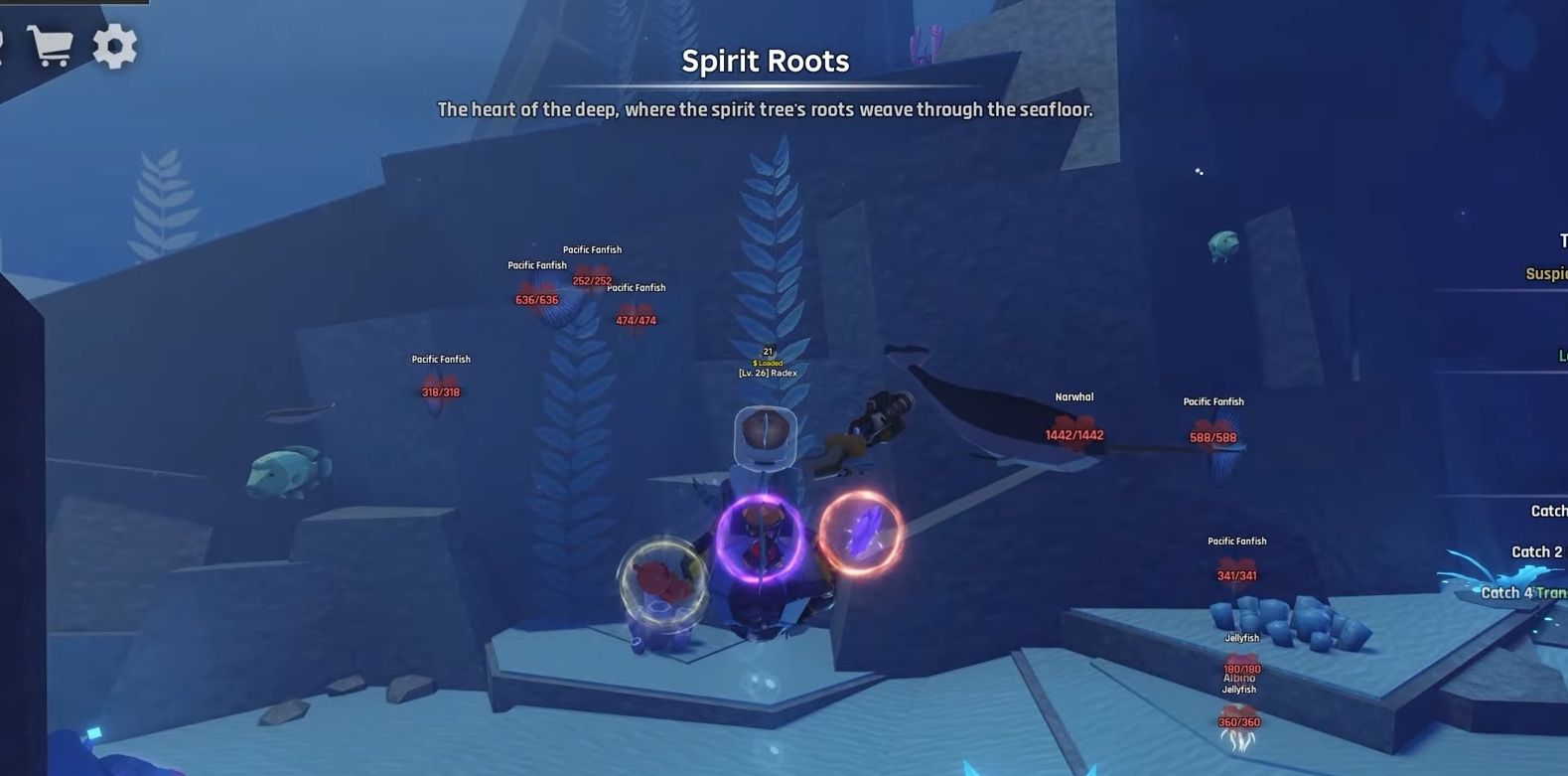Toggle the Catch 4 Trans quest objective
Image resolution: width=1568 pixels, height=776 pixels.
pyautogui.click(x=1522, y=592)
